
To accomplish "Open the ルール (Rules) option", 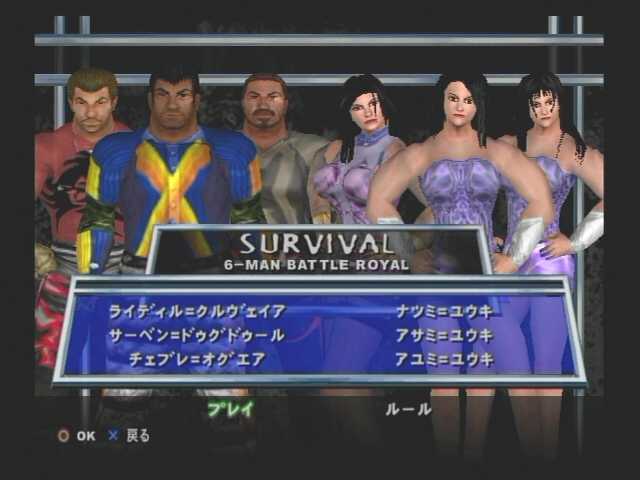I will pos(408,408).
